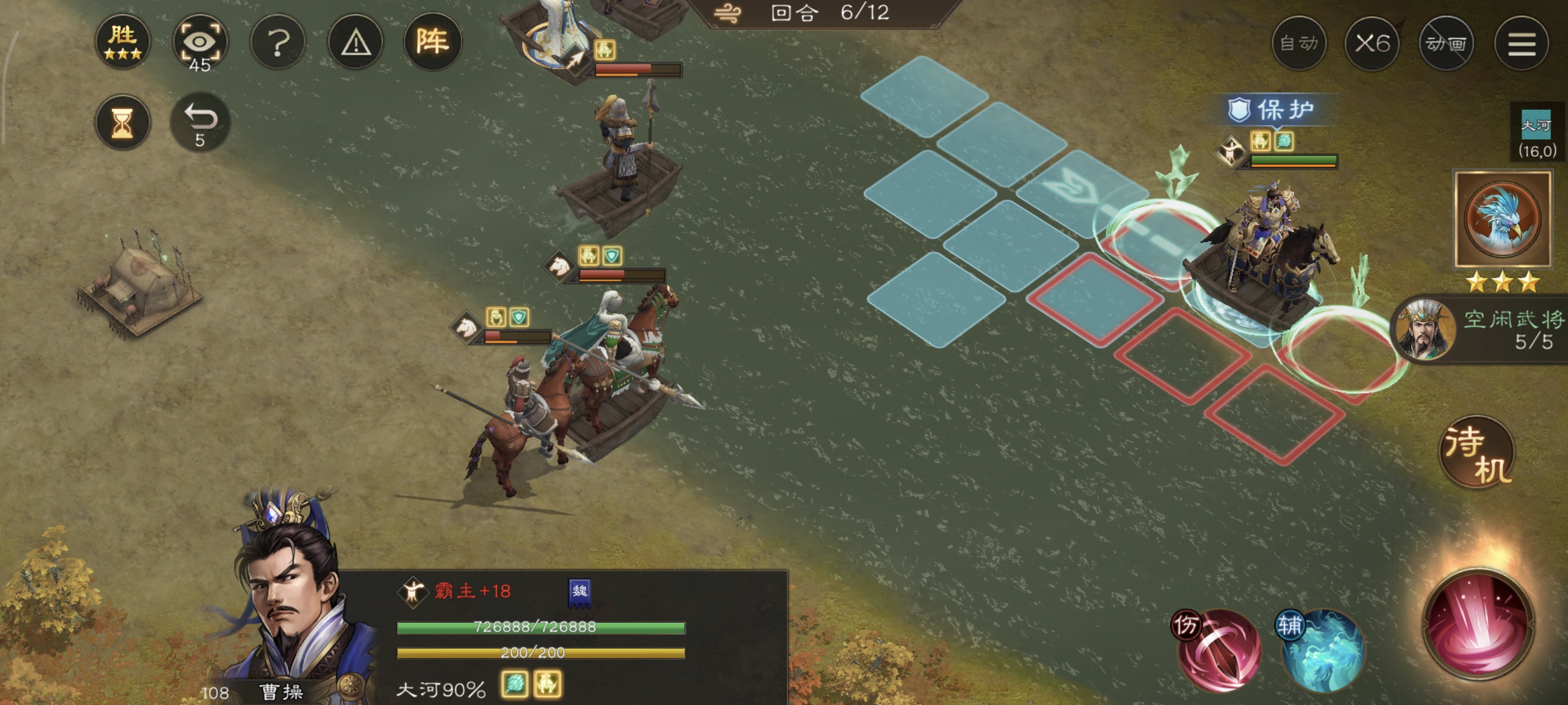Open the question mark help icon
The width and height of the screenshot is (1568, 705).
(x=280, y=41)
